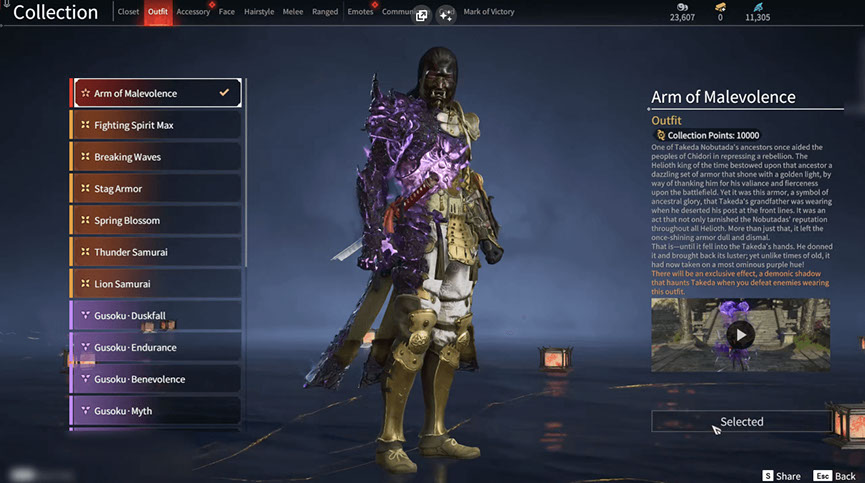865x483 pixels.
Task: Select the Thunder Samurai outfit
Action: (x=156, y=252)
